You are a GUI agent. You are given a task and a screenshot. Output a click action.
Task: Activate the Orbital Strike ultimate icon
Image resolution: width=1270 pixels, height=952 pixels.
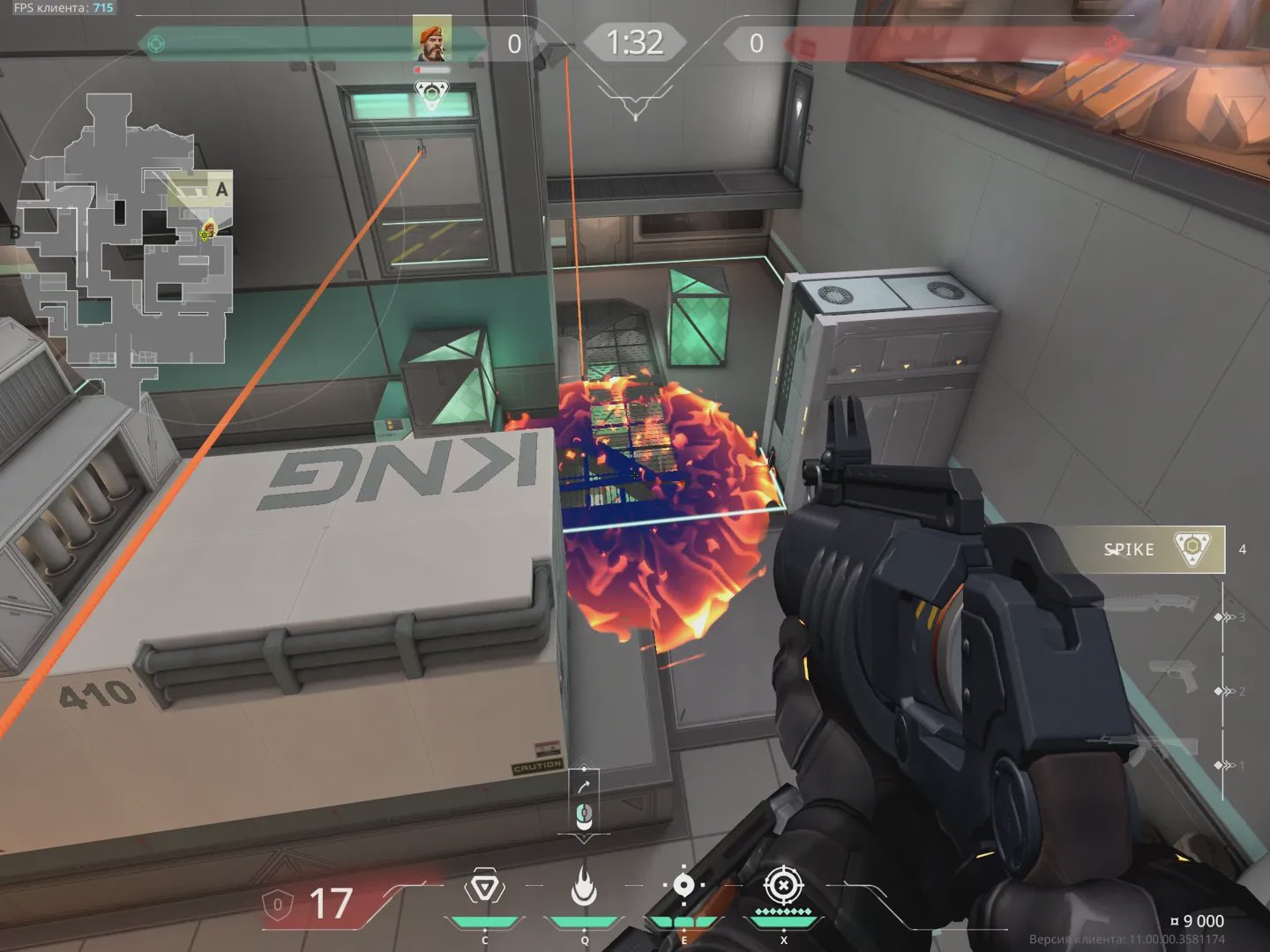pos(782,887)
